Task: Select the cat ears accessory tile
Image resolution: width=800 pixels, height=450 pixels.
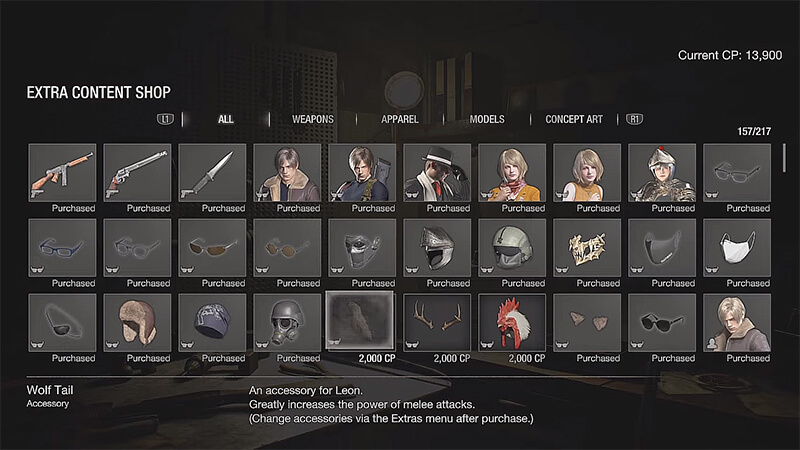Action: point(587,324)
